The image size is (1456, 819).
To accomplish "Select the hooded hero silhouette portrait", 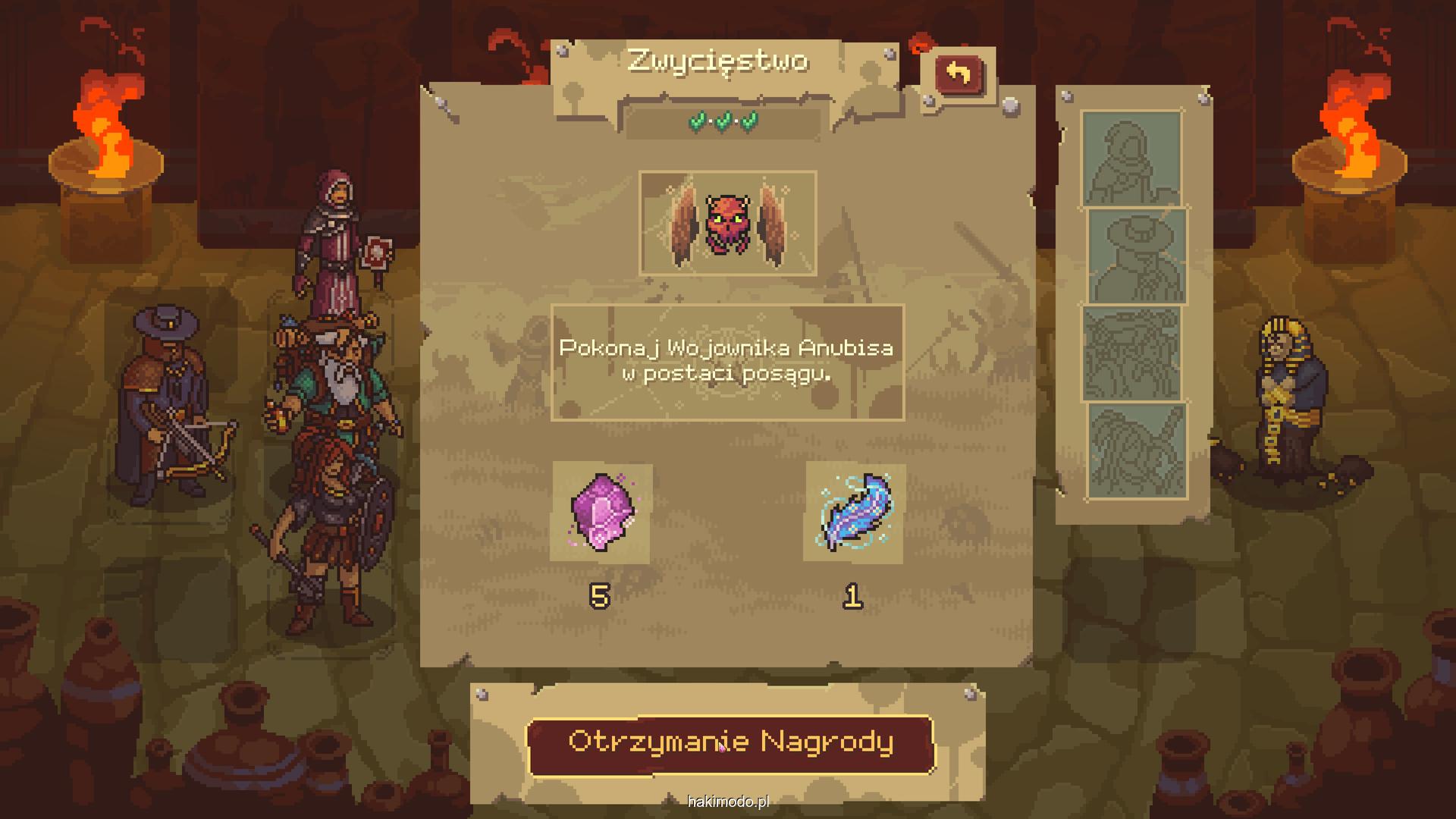I will point(1131,158).
